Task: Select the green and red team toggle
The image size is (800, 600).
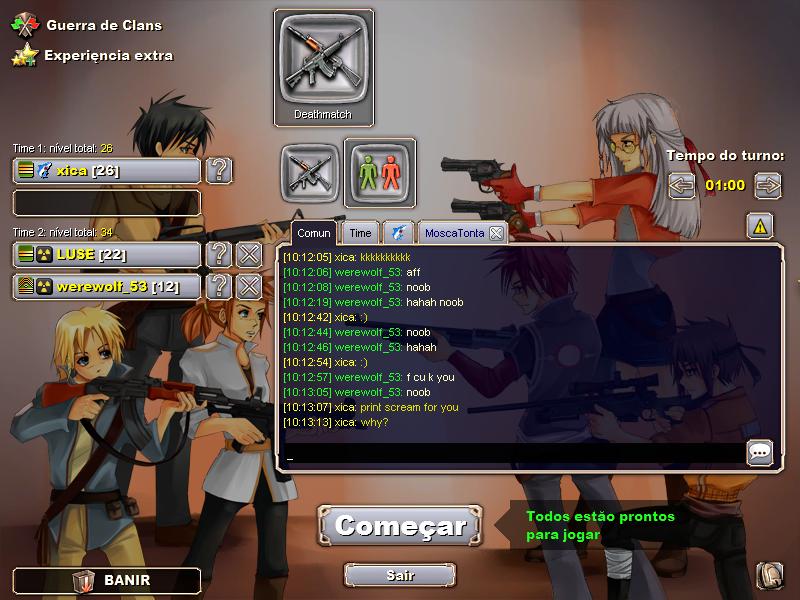Action: [380, 172]
